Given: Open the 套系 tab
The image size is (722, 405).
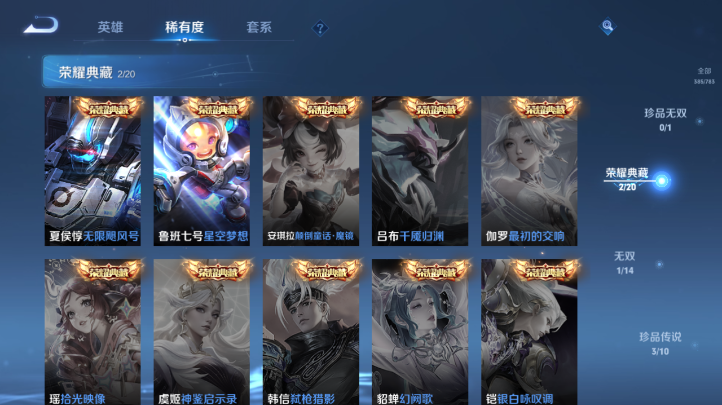Looking at the screenshot, I should [x=258, y=28].
